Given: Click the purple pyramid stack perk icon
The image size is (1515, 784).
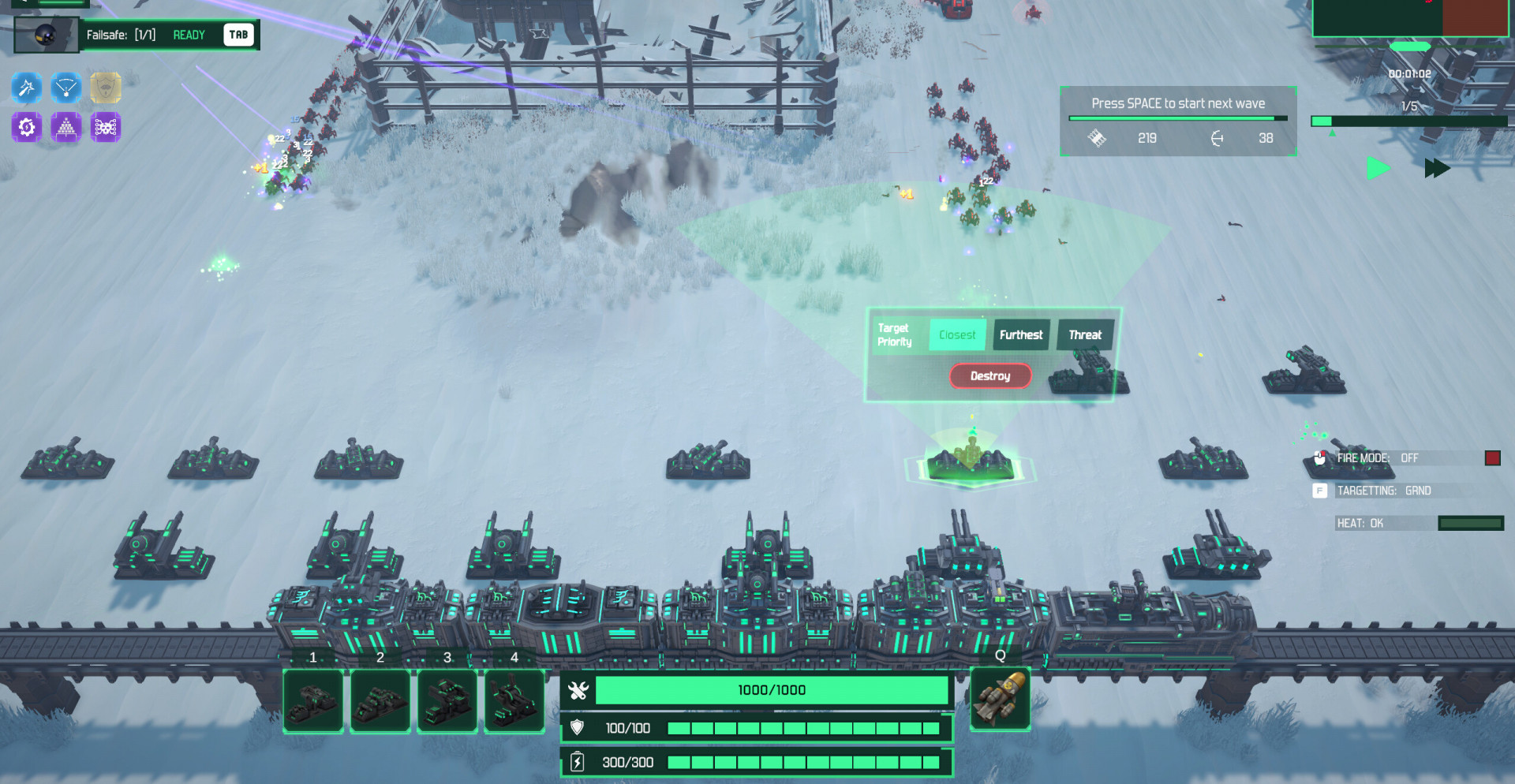Looking at the screenshot, I should click(66, 126).
